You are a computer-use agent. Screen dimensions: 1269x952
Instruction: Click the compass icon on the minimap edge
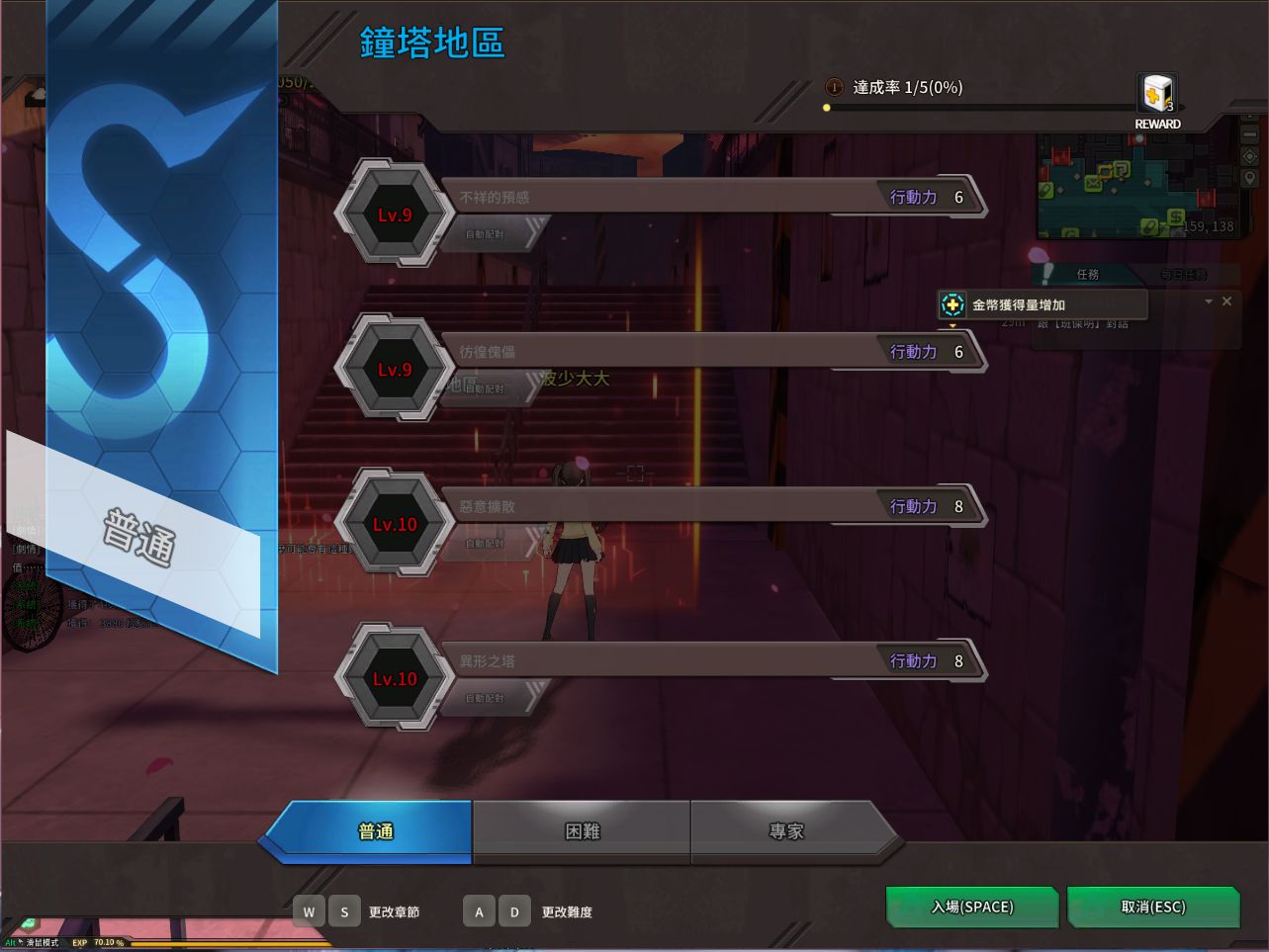pos(1249,155)
